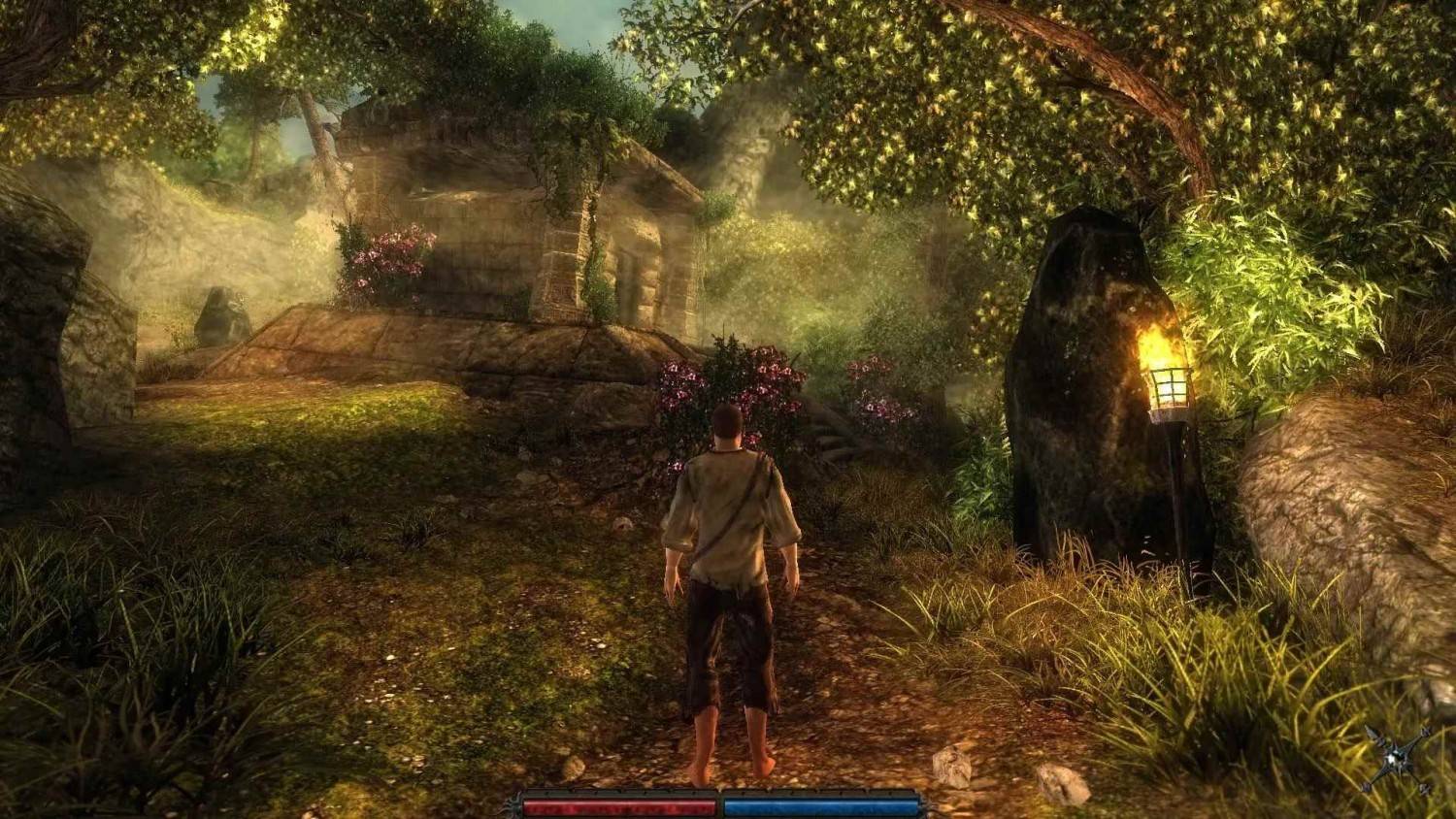
Task: Click the compass icon on the HUD
Action: pyautogui.click(x=1397, y=760)
